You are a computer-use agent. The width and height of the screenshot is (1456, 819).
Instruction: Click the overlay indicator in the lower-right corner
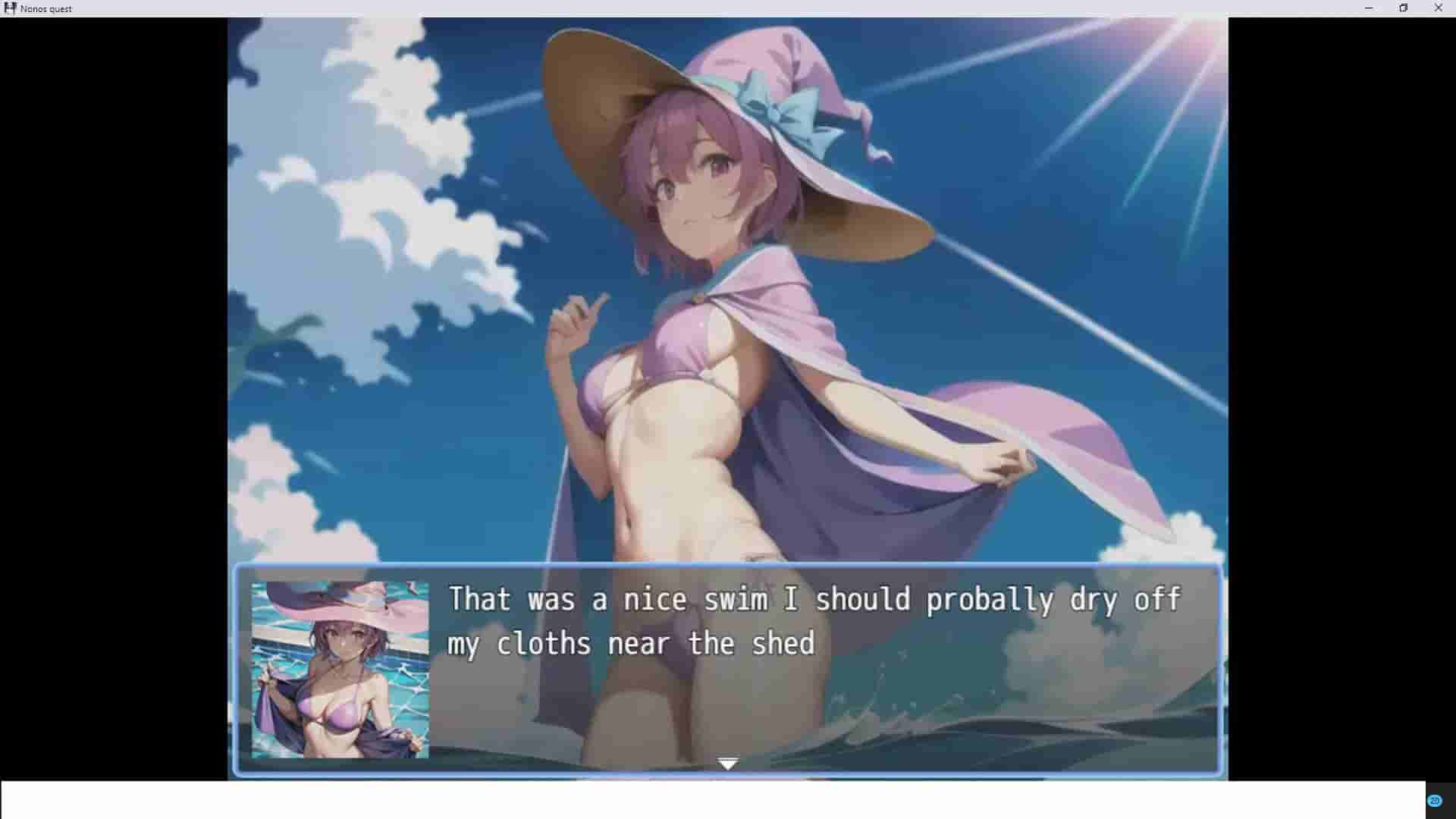(1435, 799)
